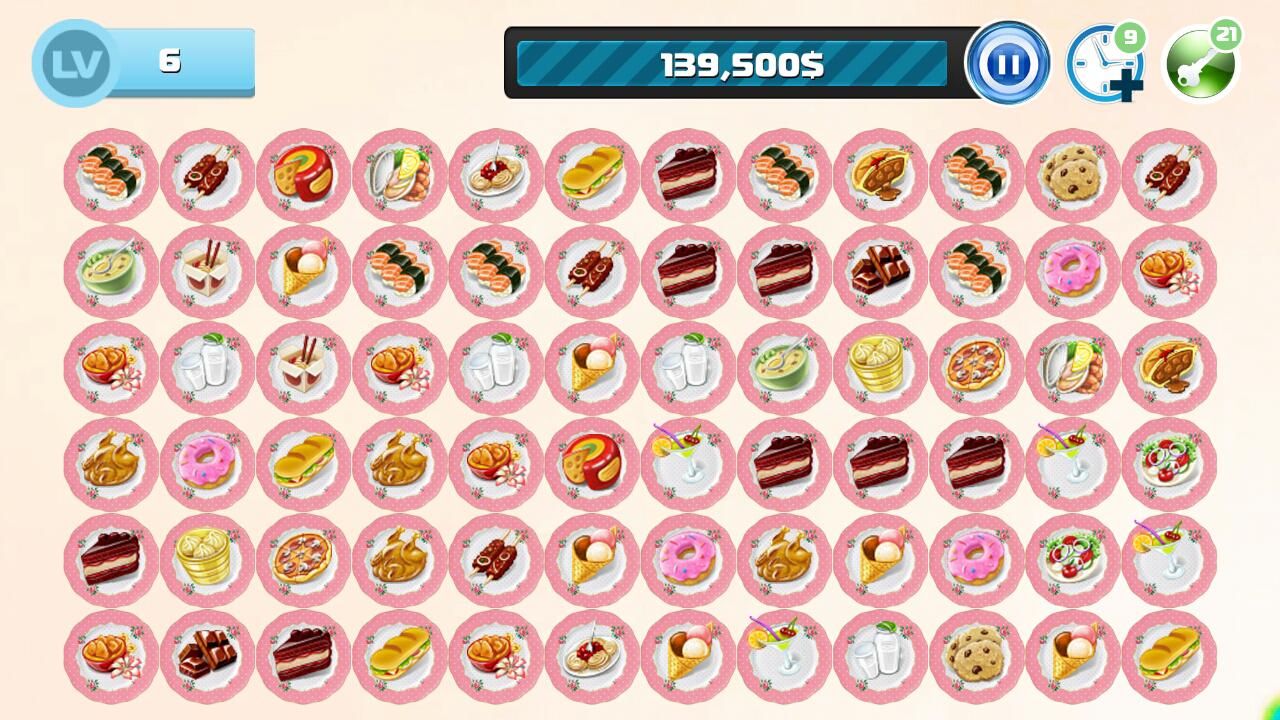
Task: Click the milk glasses tile in row six
Action: [x=878, y=656]
